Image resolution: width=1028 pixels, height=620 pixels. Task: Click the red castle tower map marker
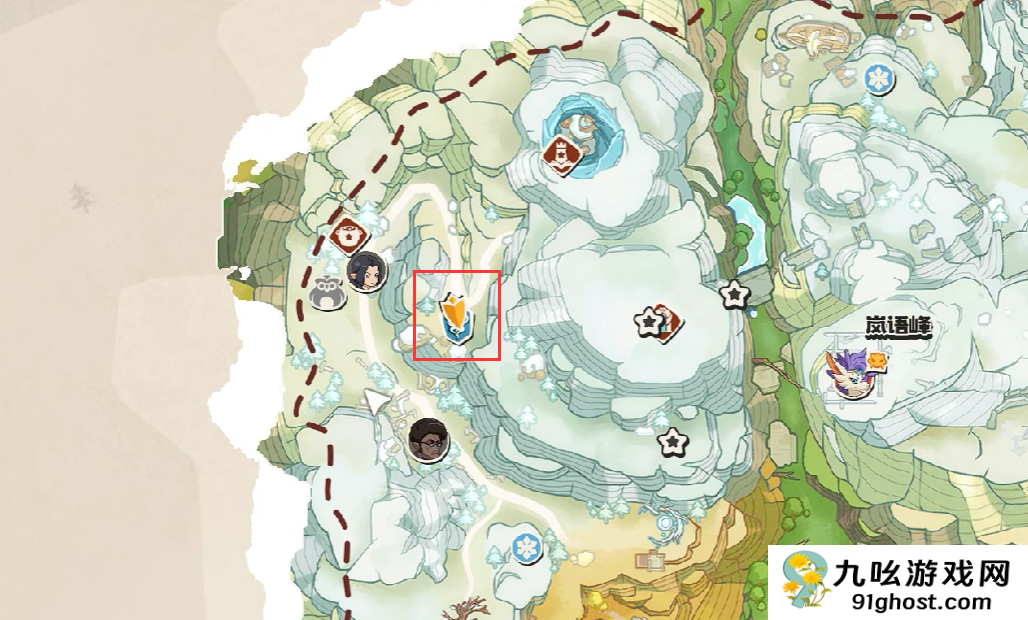coord(562,154)
